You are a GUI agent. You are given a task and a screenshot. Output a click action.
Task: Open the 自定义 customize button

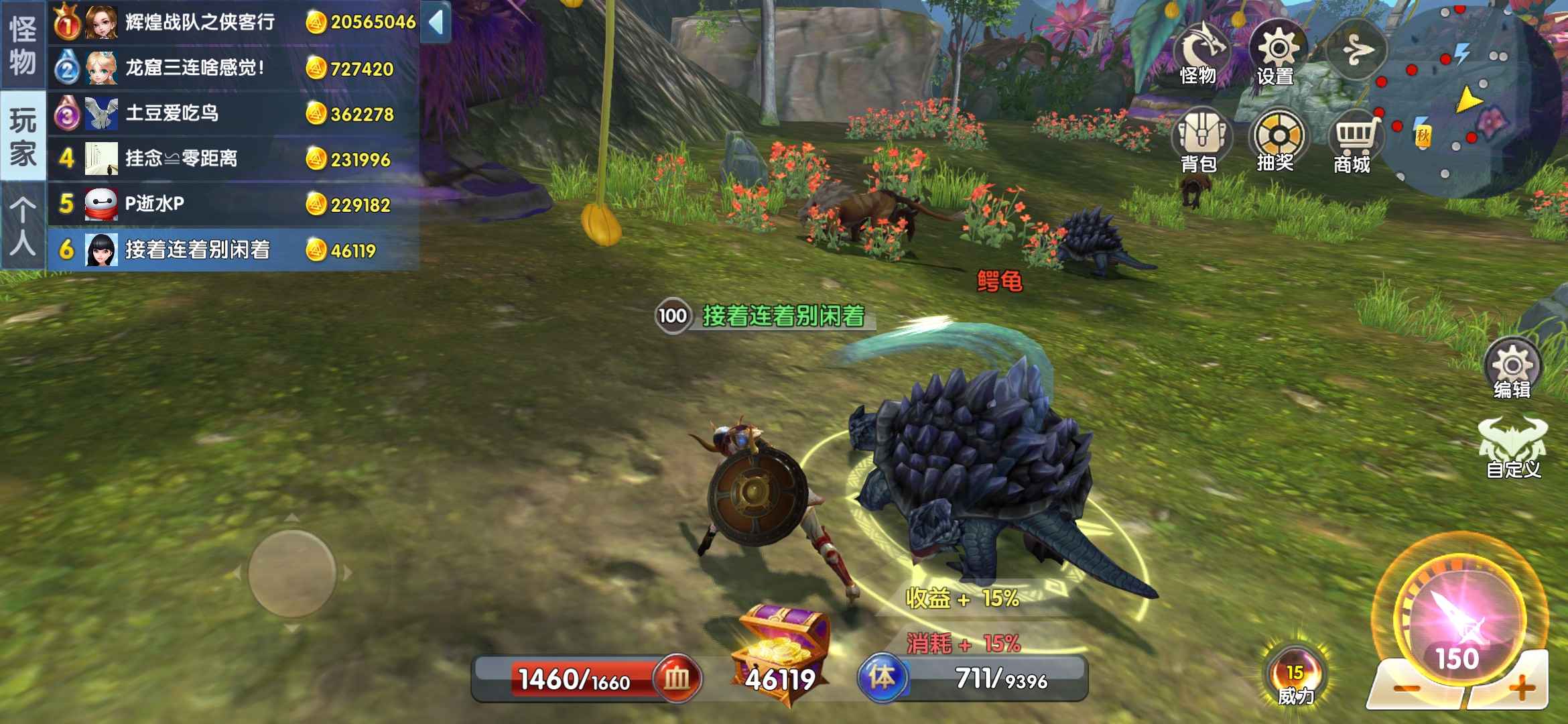(1513, 448)
